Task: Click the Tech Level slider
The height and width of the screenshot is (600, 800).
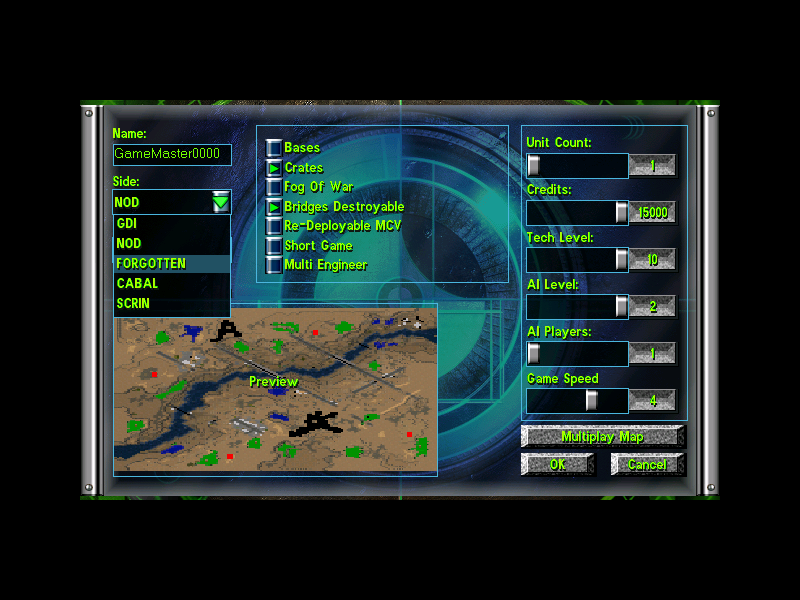Action: point(577,259)
